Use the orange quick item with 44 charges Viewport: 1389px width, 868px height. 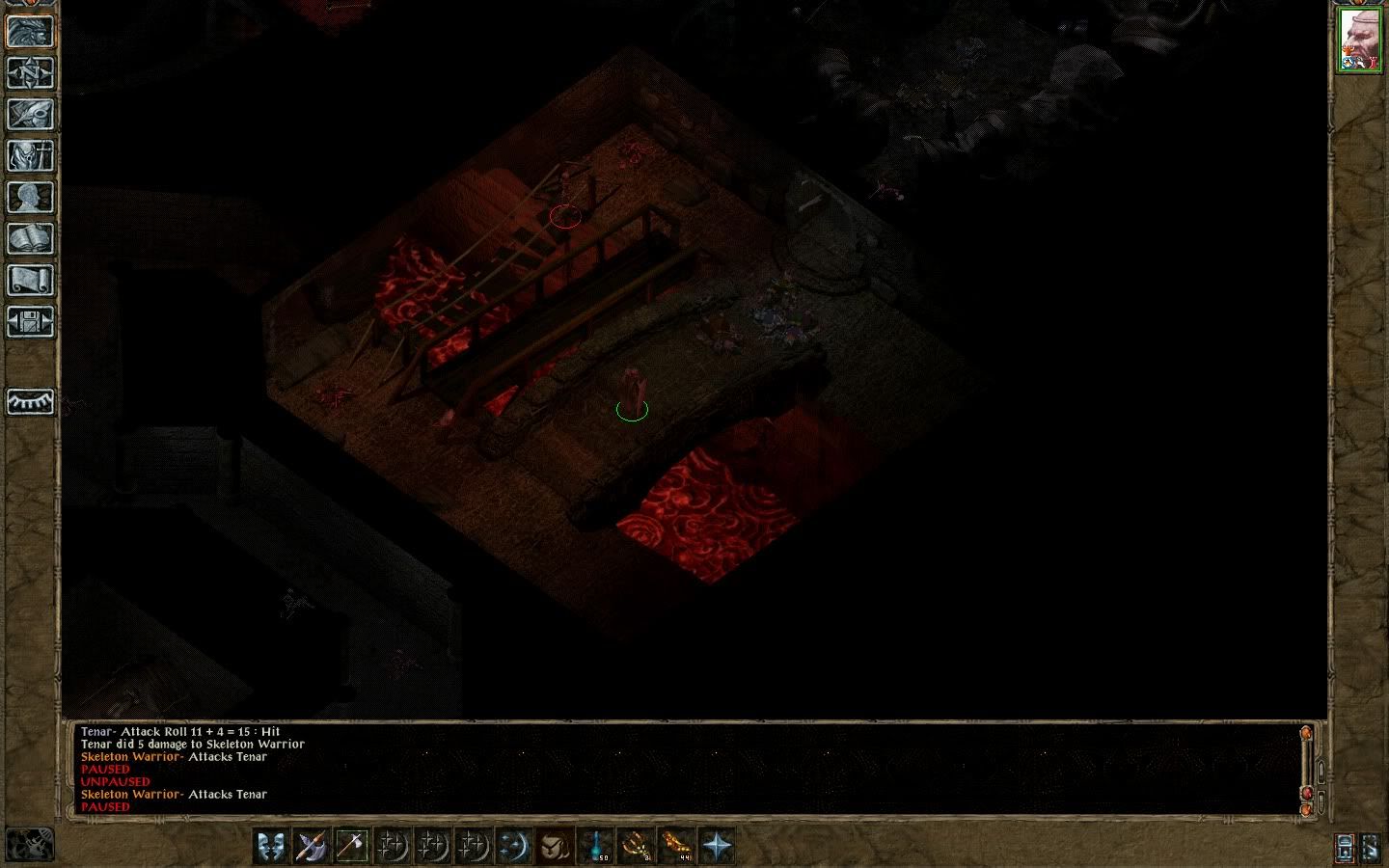coord(677,846)
